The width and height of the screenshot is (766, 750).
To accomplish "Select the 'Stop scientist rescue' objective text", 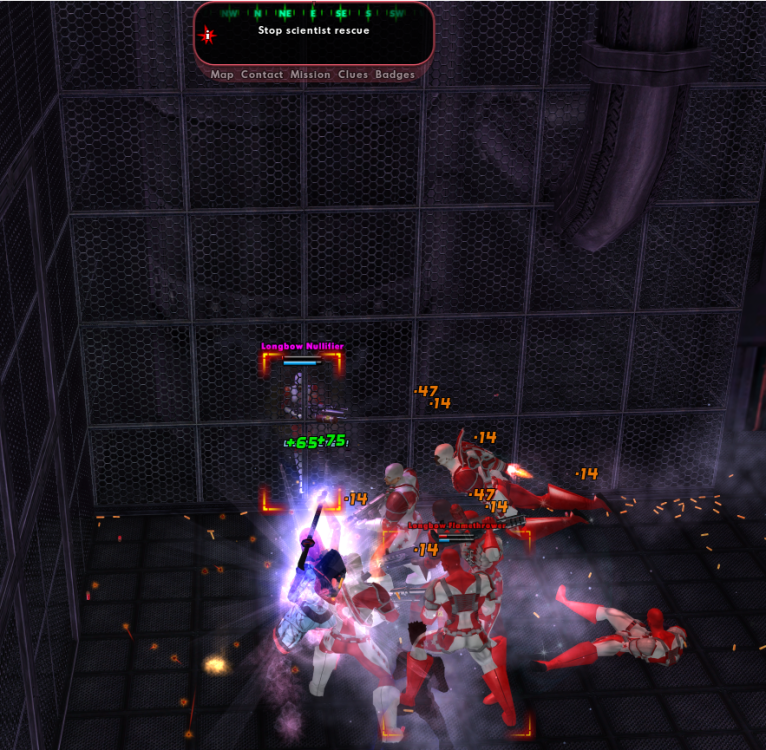I will [313, 31].
